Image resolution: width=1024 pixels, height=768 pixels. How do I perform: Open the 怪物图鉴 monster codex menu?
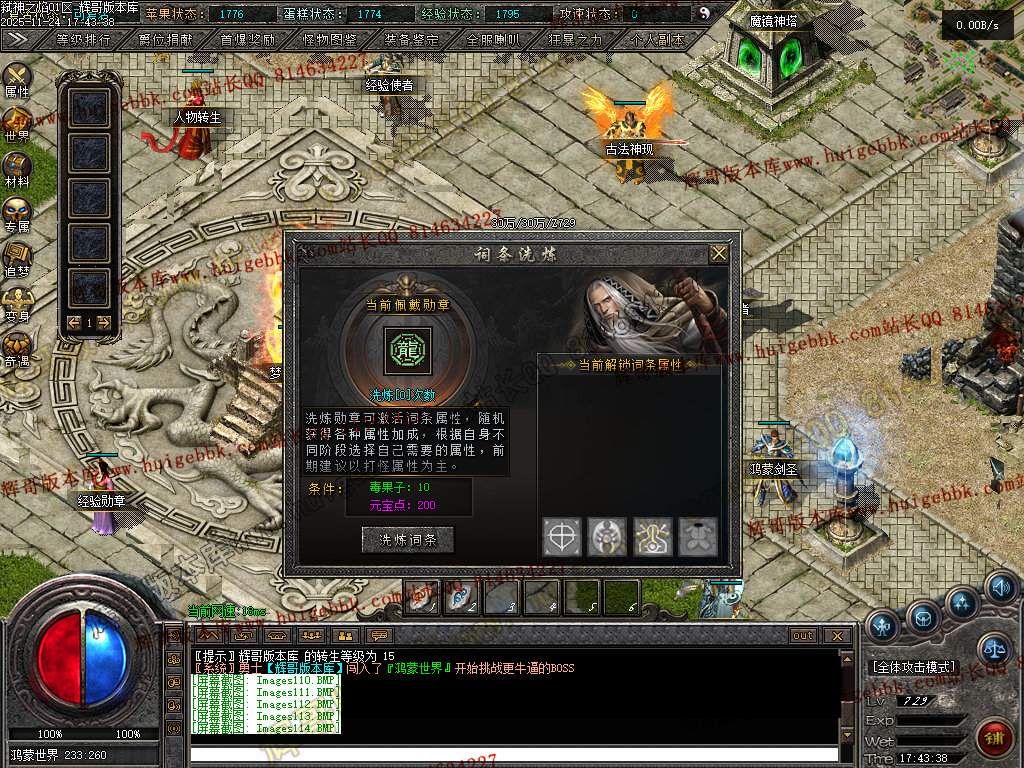(329, 40)
